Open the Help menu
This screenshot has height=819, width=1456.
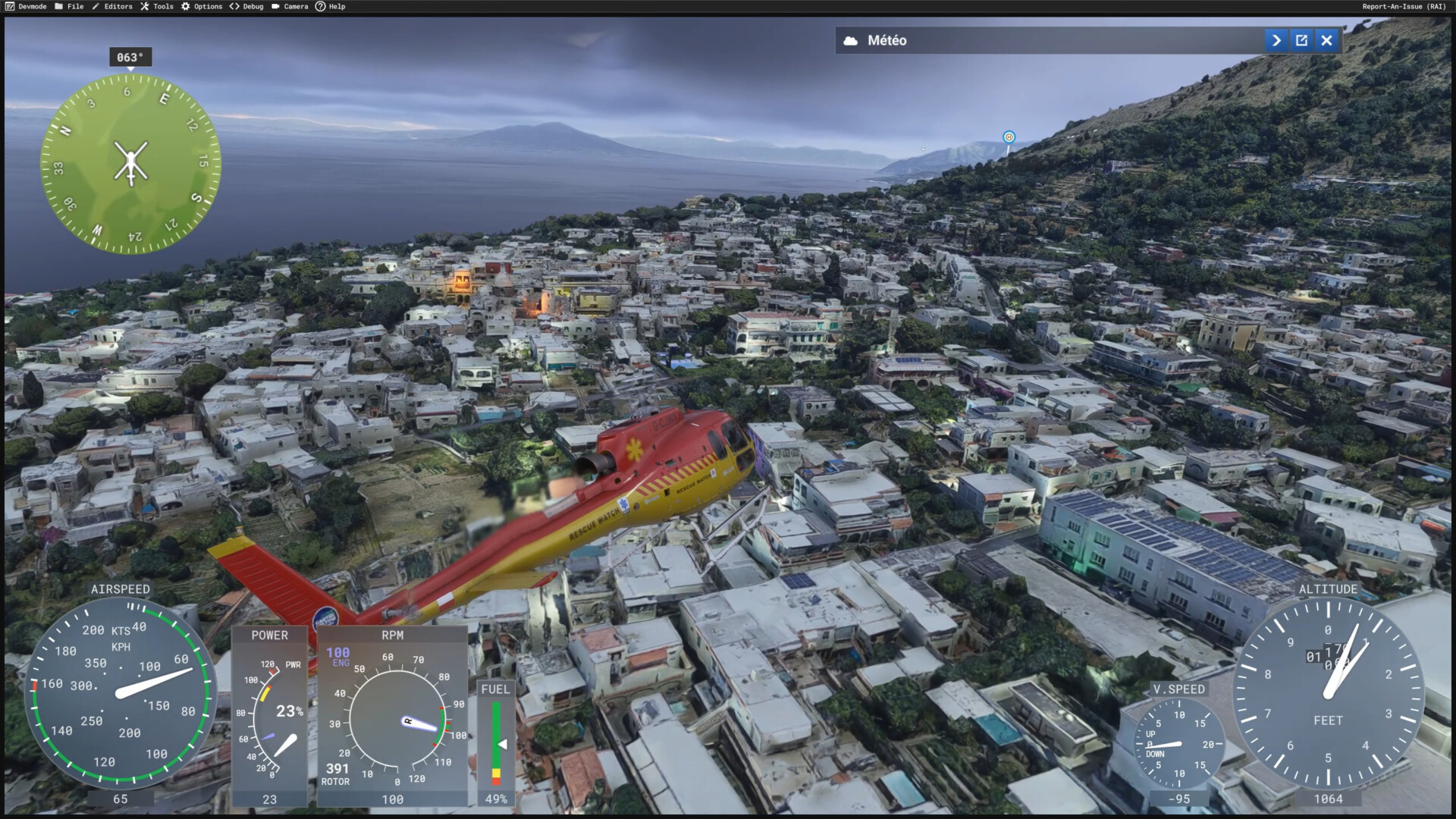tap(331, 7)
